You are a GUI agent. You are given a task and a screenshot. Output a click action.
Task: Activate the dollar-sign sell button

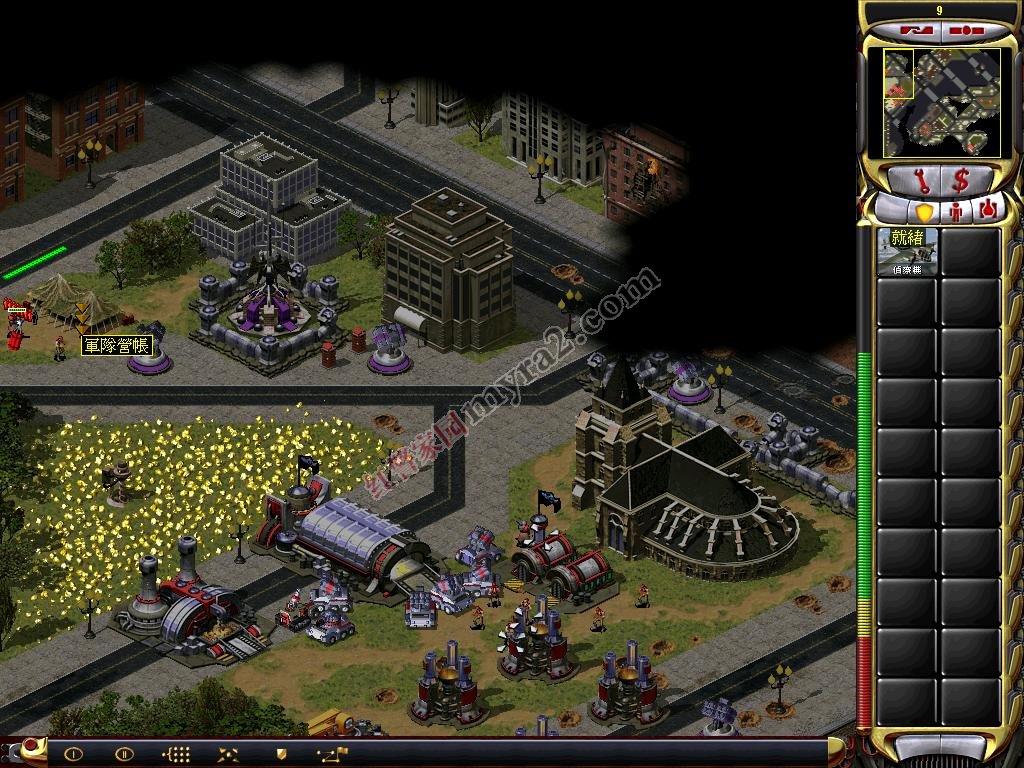pos(961,181)
